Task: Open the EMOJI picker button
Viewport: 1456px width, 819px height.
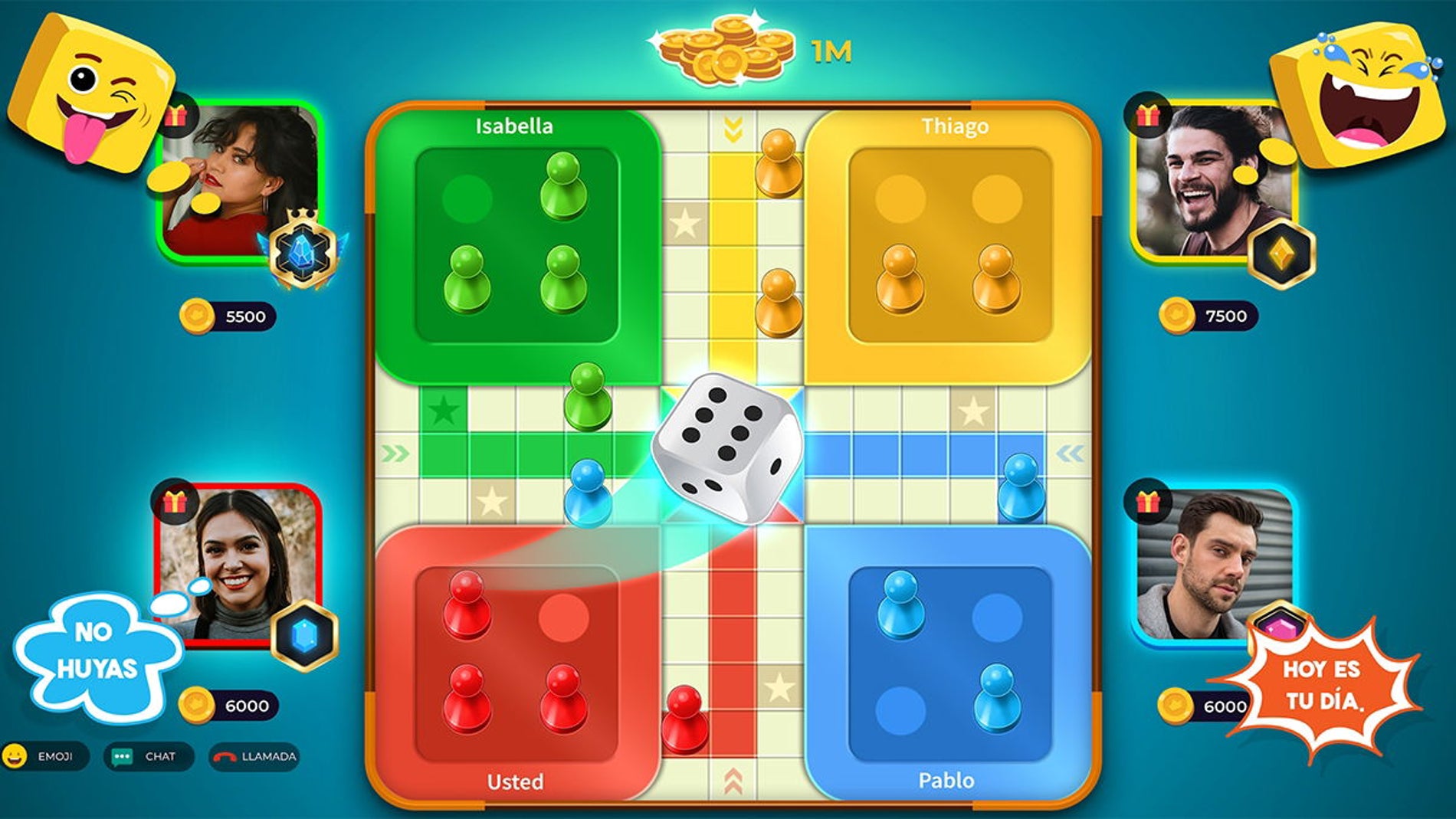Action: (x=45, y=756)
